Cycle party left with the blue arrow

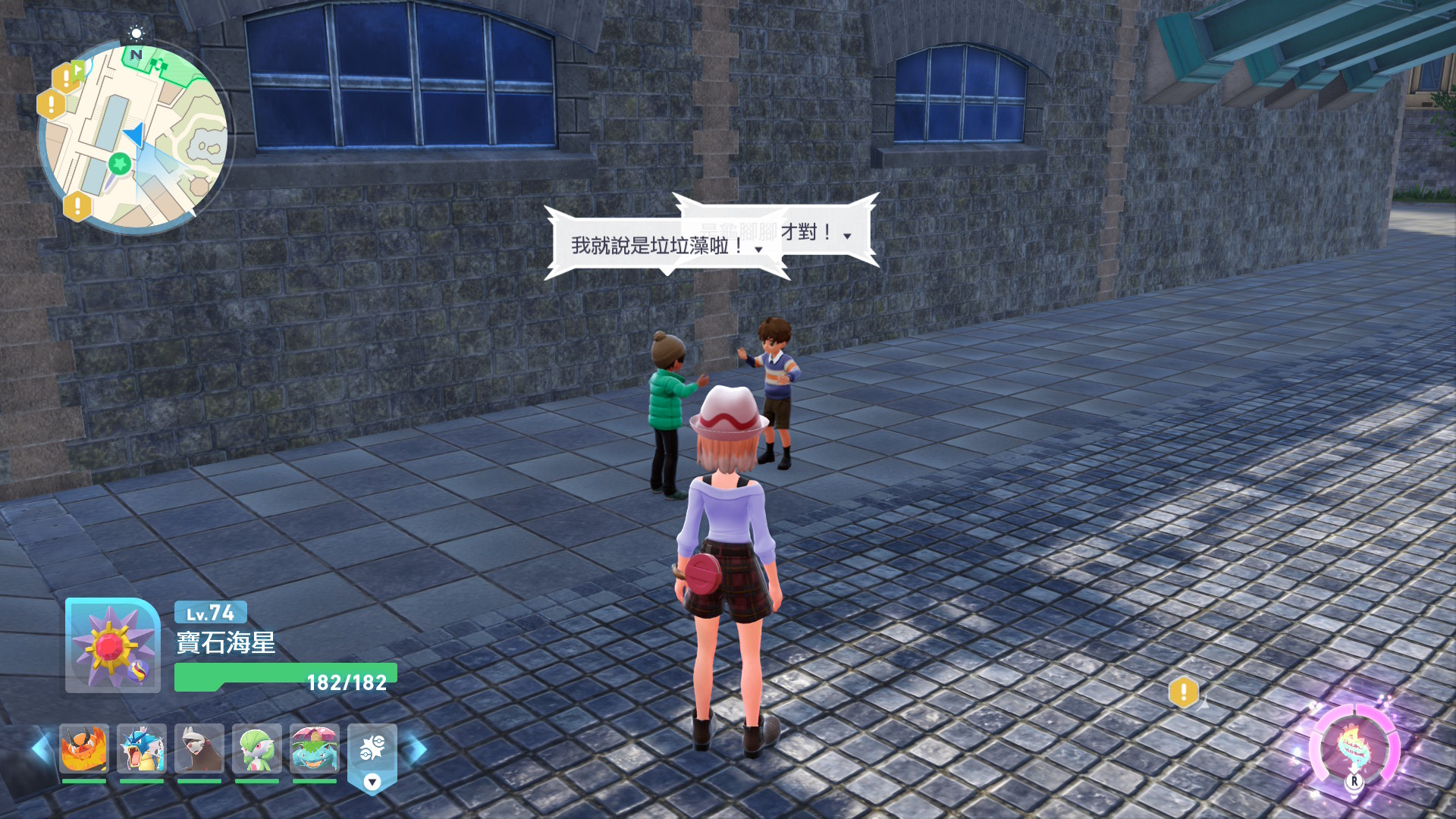click(41, 748)
